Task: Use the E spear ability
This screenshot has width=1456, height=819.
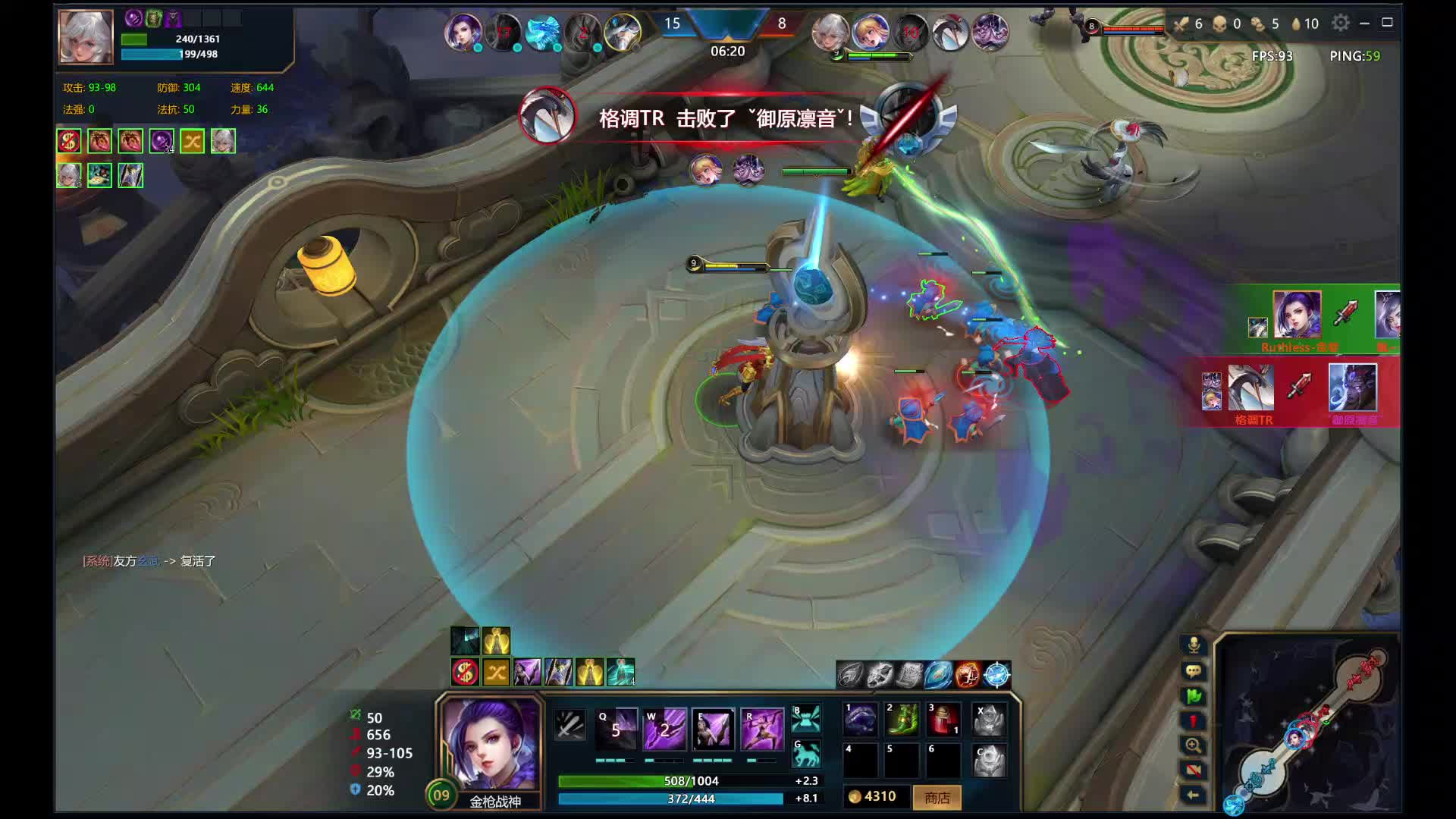Action: click(x=714, y=729)
